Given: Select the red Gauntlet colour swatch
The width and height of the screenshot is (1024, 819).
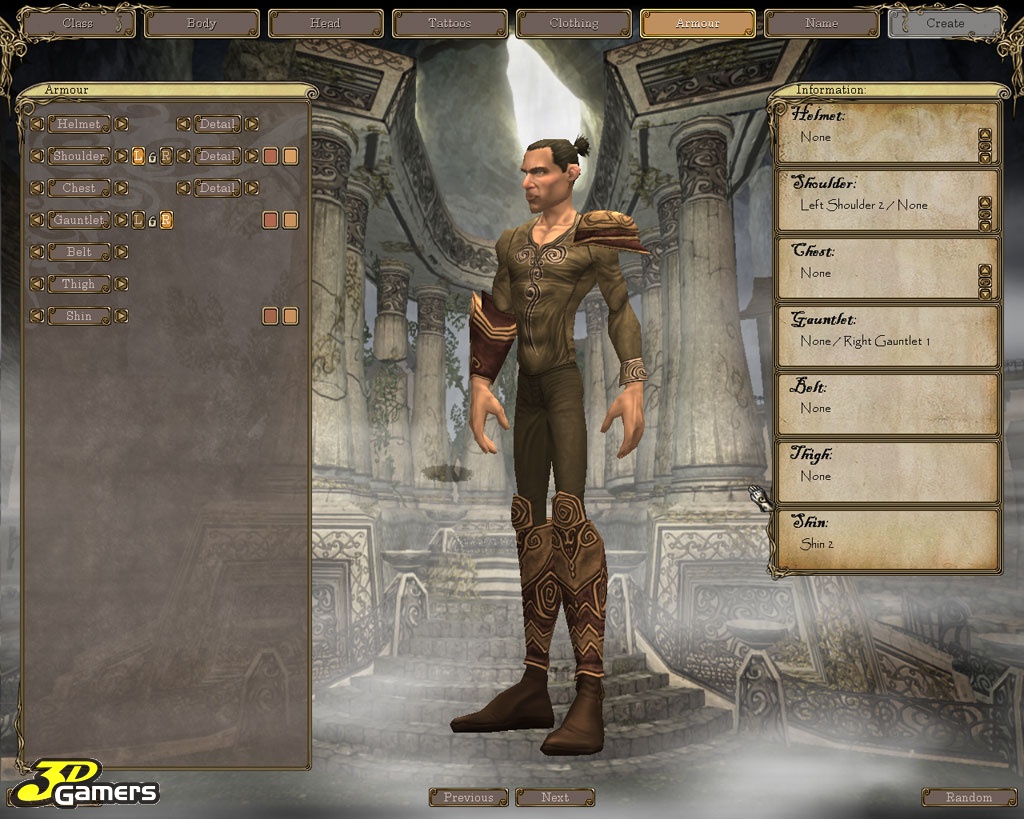Looking at the screenshot, I should pyautogui.click(x=270, y=220).
